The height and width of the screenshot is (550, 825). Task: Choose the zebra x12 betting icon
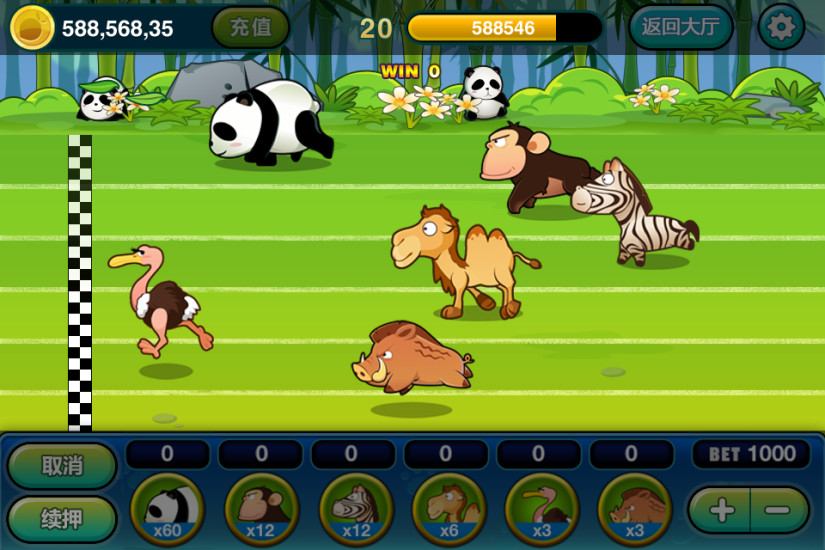355,508
